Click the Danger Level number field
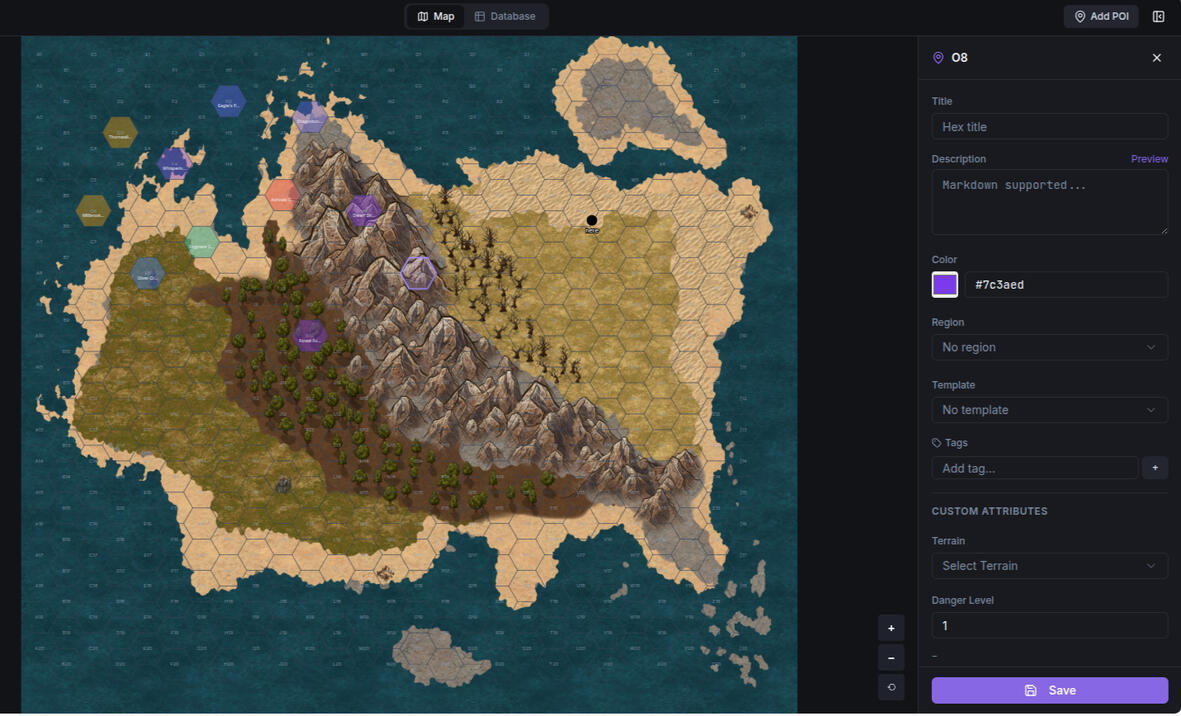The image size is (1181, 716). (x=1049, y=626)
